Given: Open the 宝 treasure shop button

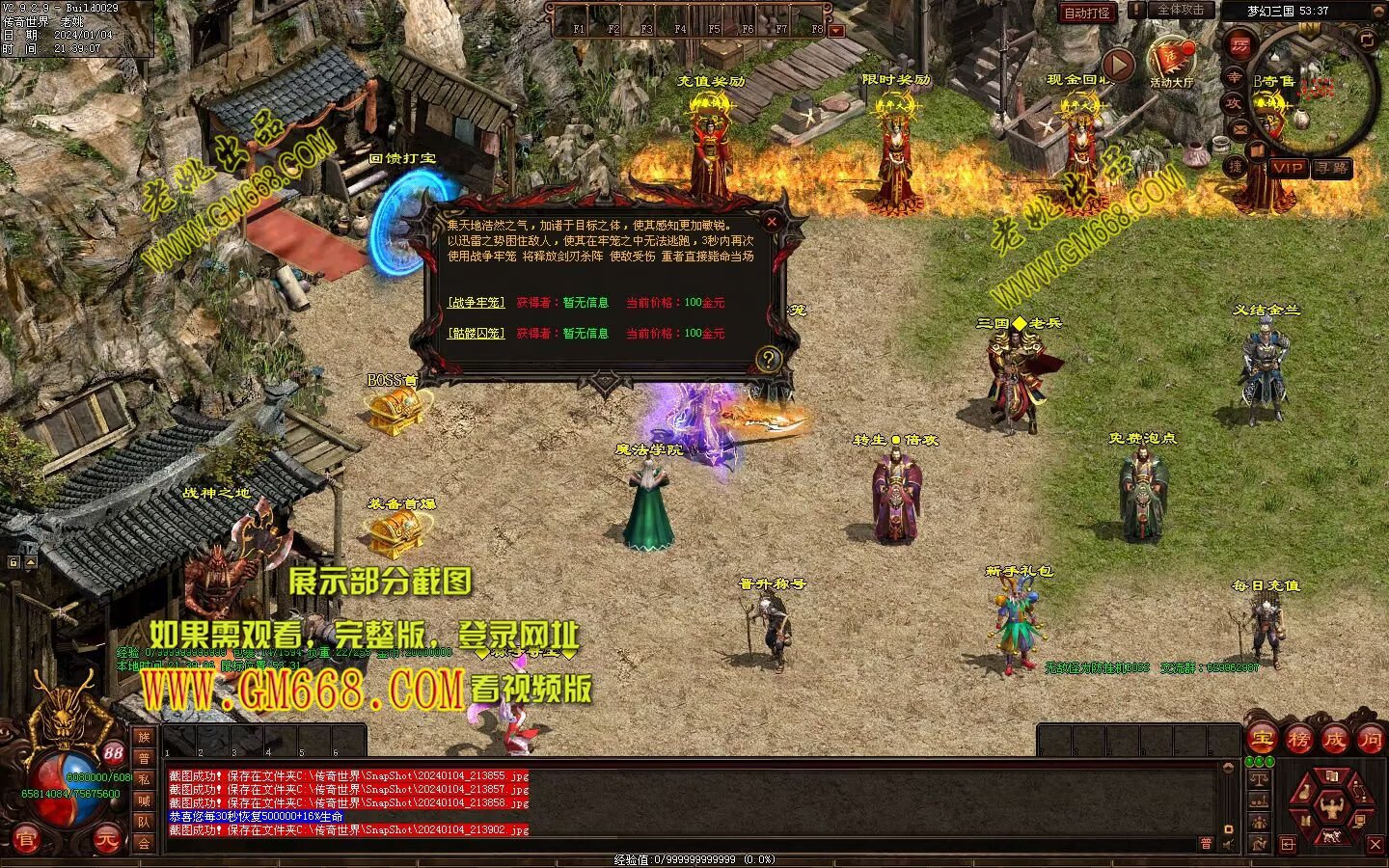Looking at the screenshot, I should pos(1262,740).
